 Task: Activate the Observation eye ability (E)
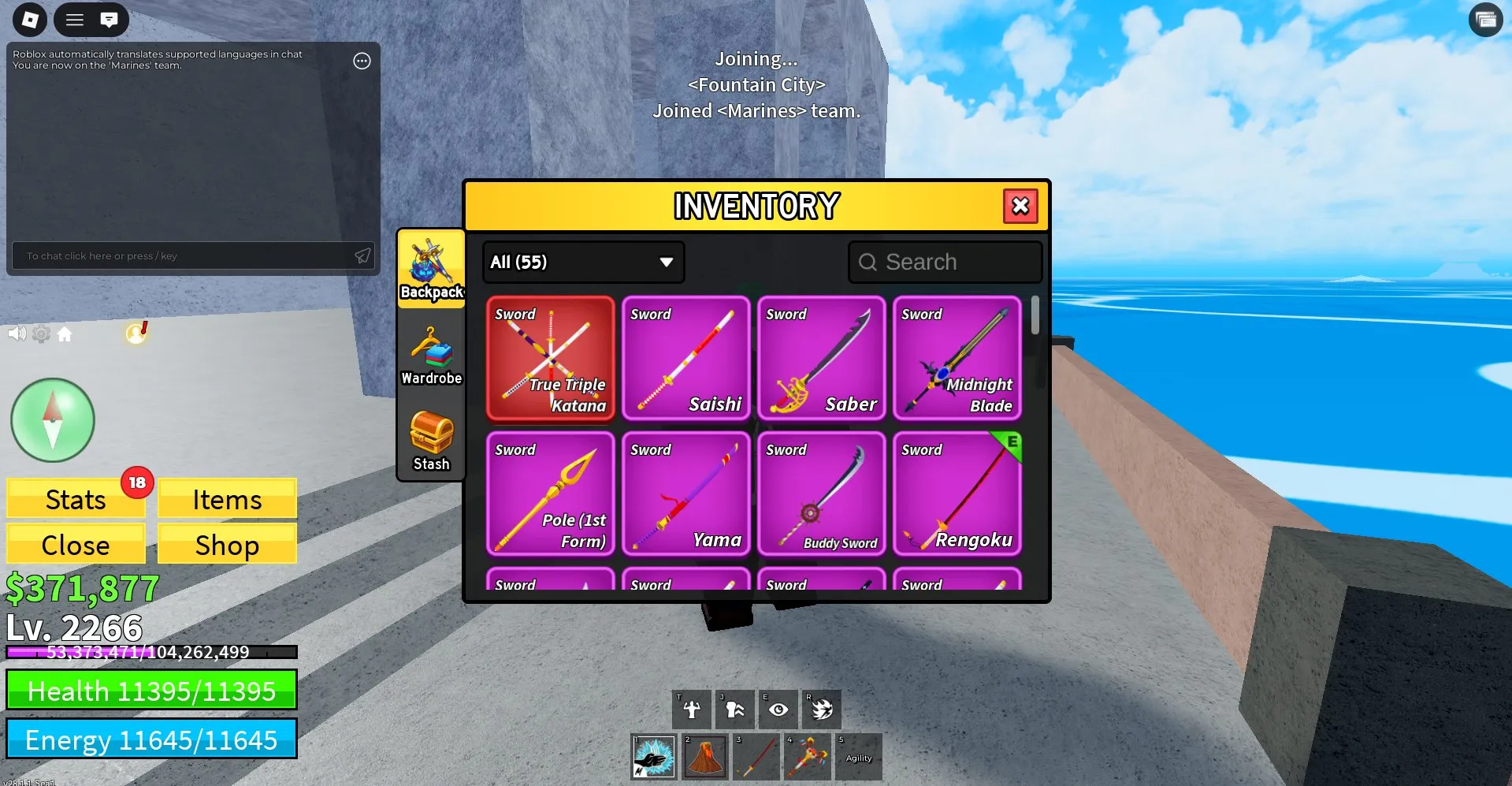[778, 708]
